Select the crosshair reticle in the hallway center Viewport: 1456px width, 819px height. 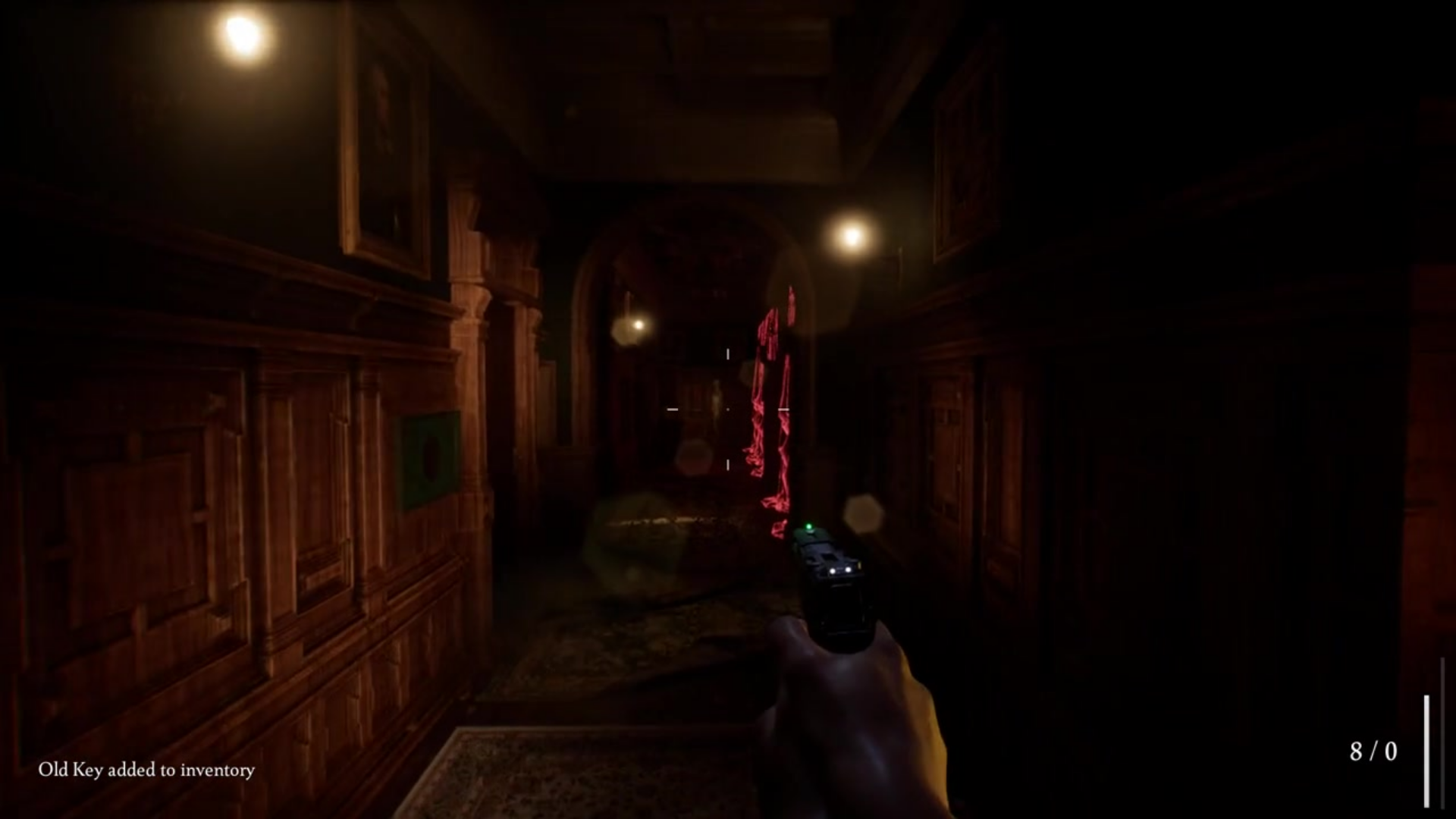click(x=726, y=409)
